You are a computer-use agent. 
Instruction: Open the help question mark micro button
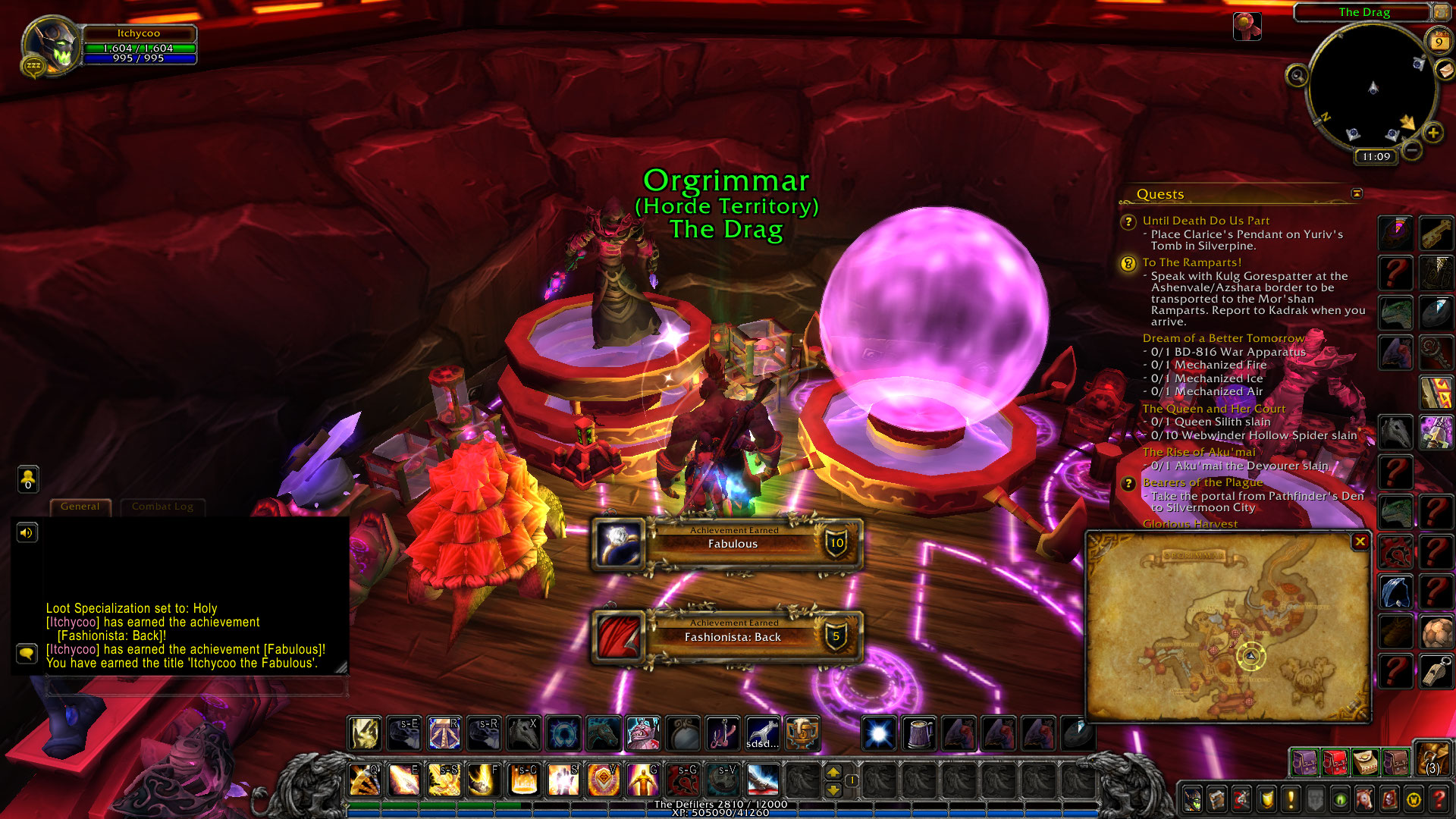pos(1439,799)
